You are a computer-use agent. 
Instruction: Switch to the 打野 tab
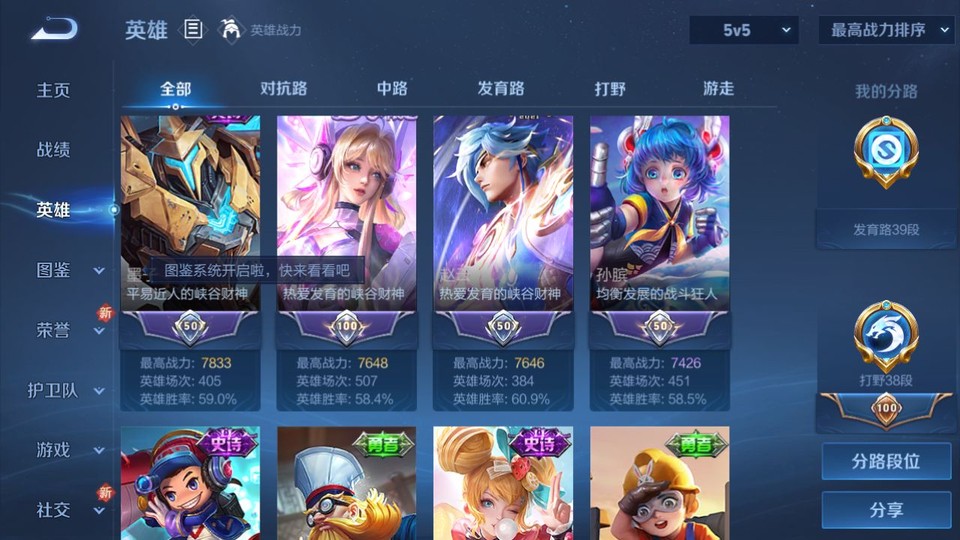(x=610, y=88)
